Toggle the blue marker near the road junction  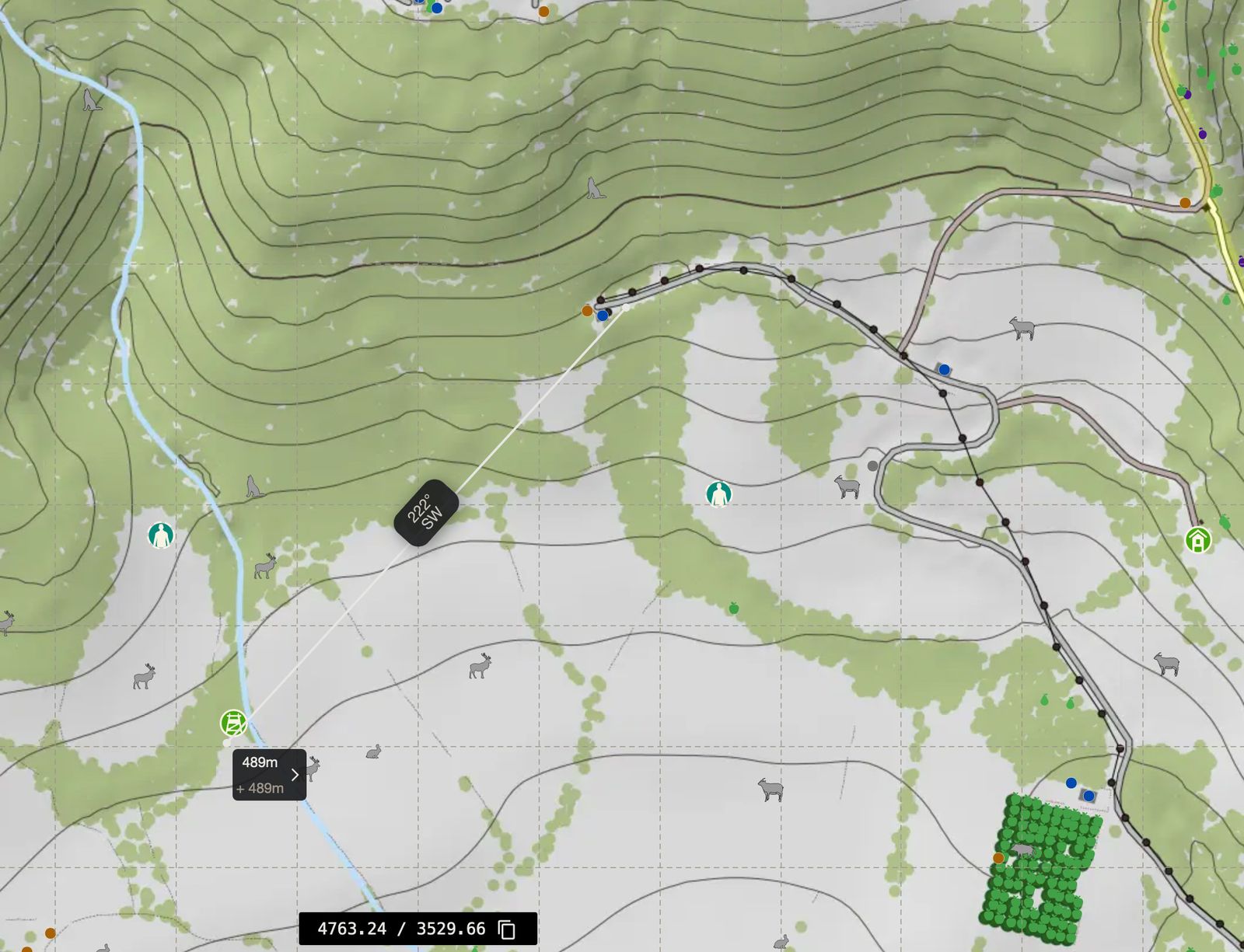click(943, 370)
